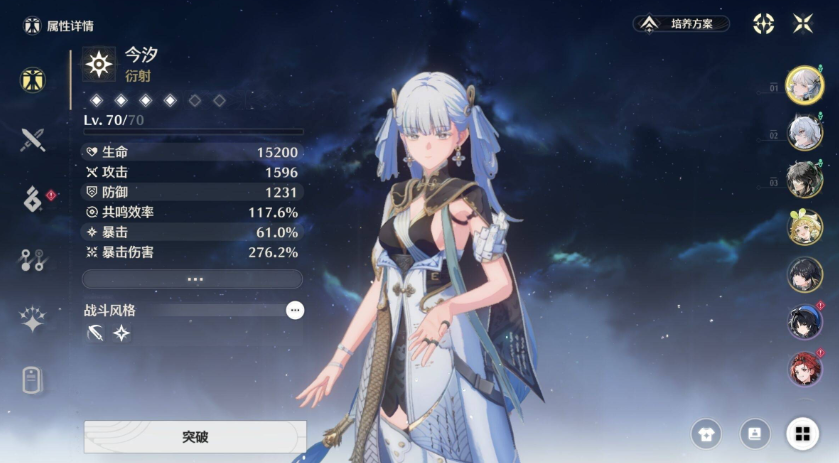This screenshot has width=839, height=463.
Task: Open the resonance chain star tab
Action: pyautogui.click(x=33, y=320)
